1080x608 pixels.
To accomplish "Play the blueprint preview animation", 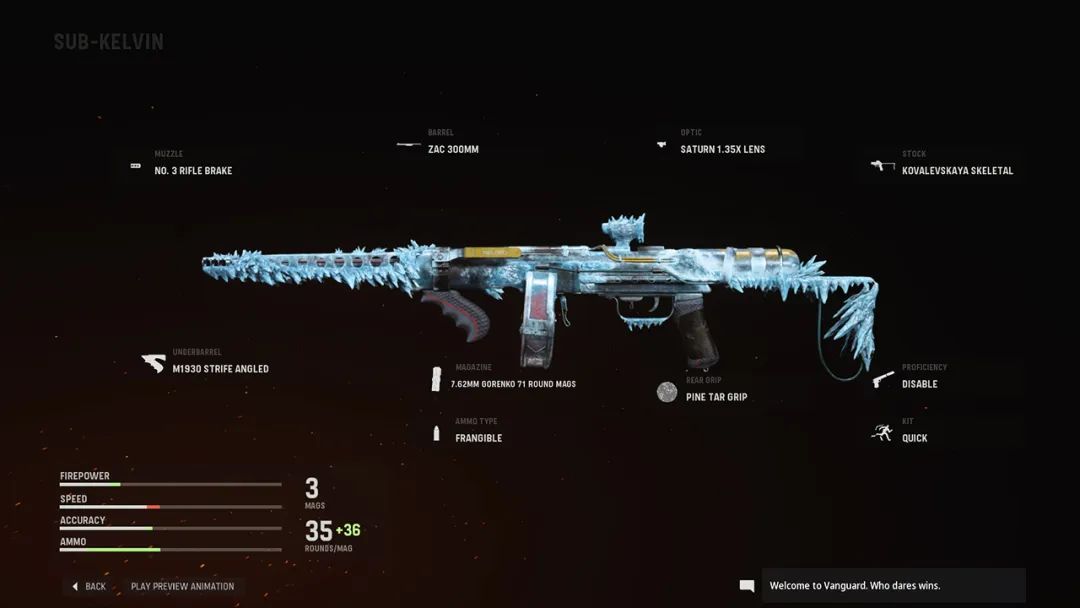I will (182, 586).
